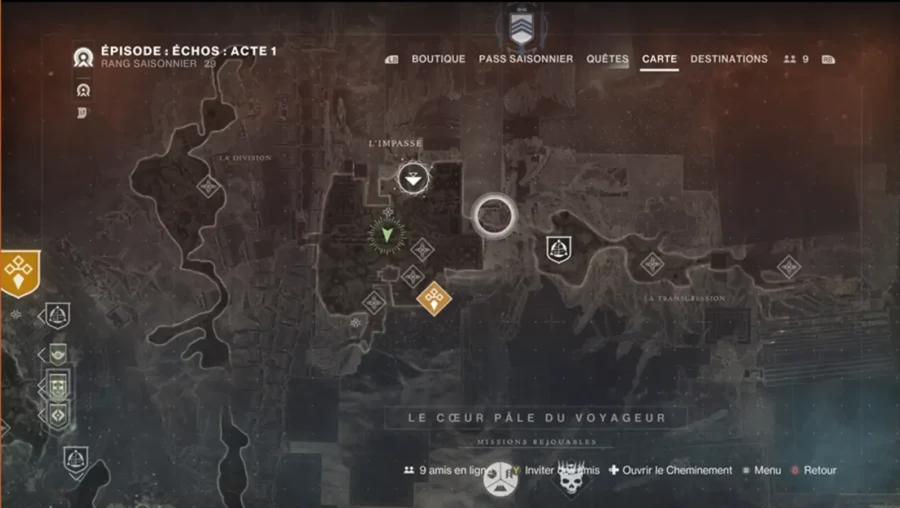900x508 pixels.
Task: Switch to the Pass Saisonnier tab
Action: 525,59
